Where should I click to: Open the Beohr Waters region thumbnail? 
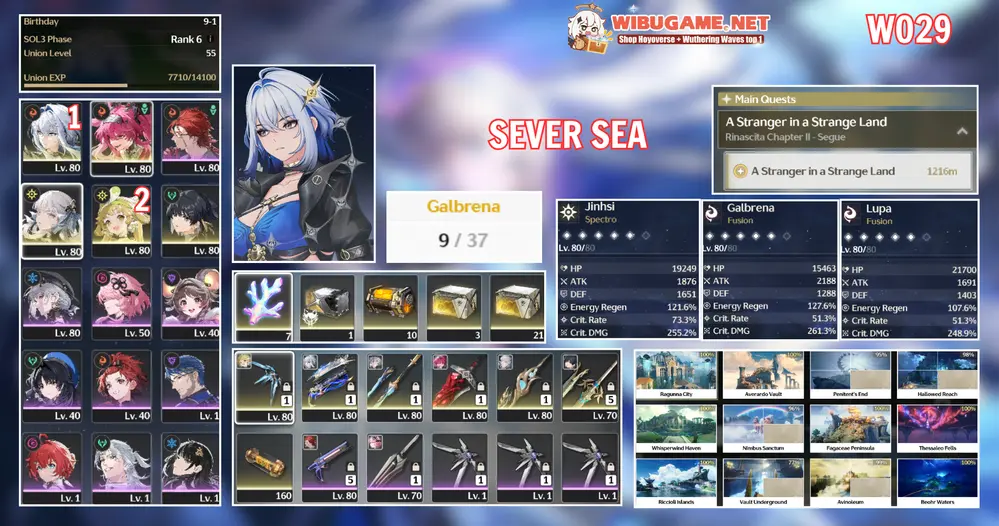click(937, 482)
